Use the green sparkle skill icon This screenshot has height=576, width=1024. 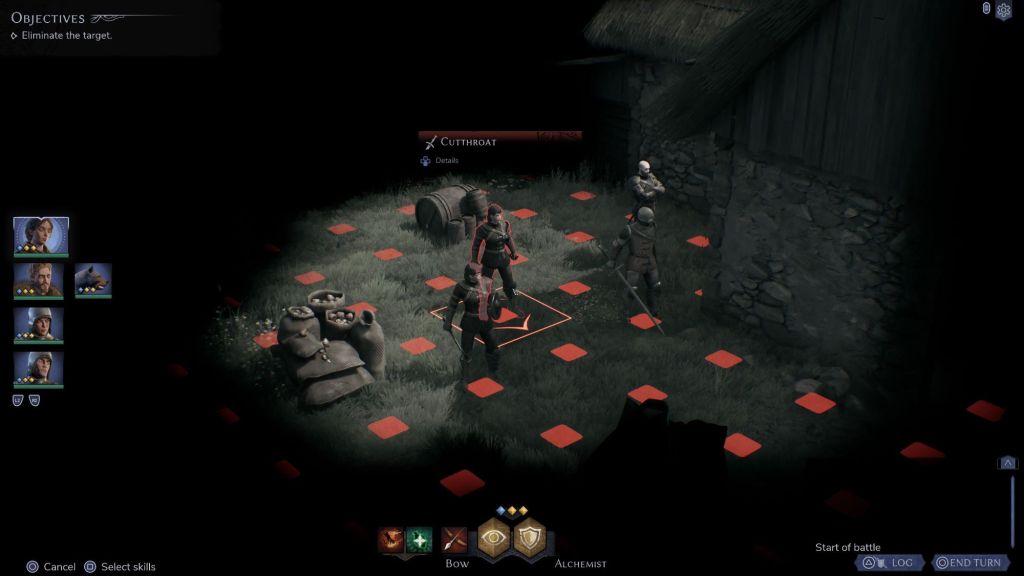pos(419,540)
